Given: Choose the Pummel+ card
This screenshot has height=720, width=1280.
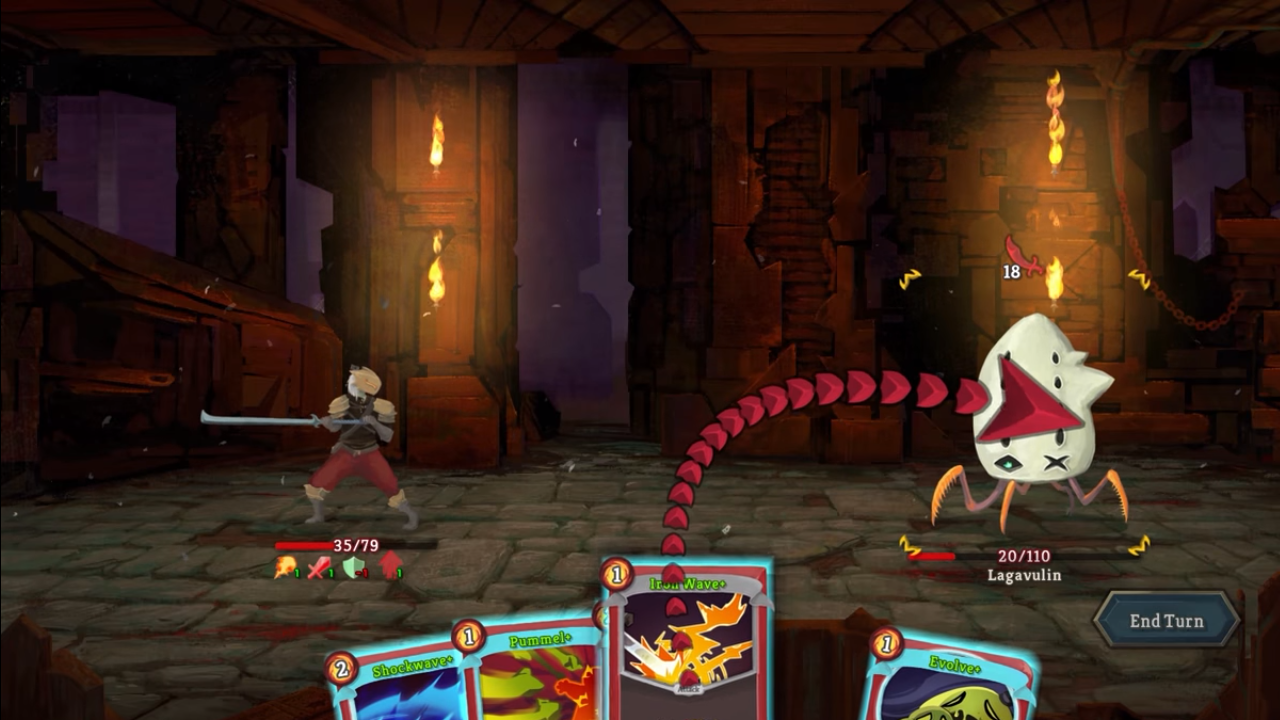Looking at the screenshot, I should pyautogui.click(x=535, y=675).
